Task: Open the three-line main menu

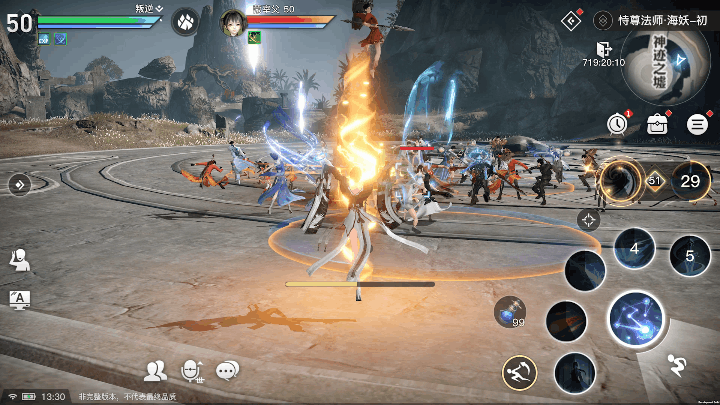Action: point(698,124)
